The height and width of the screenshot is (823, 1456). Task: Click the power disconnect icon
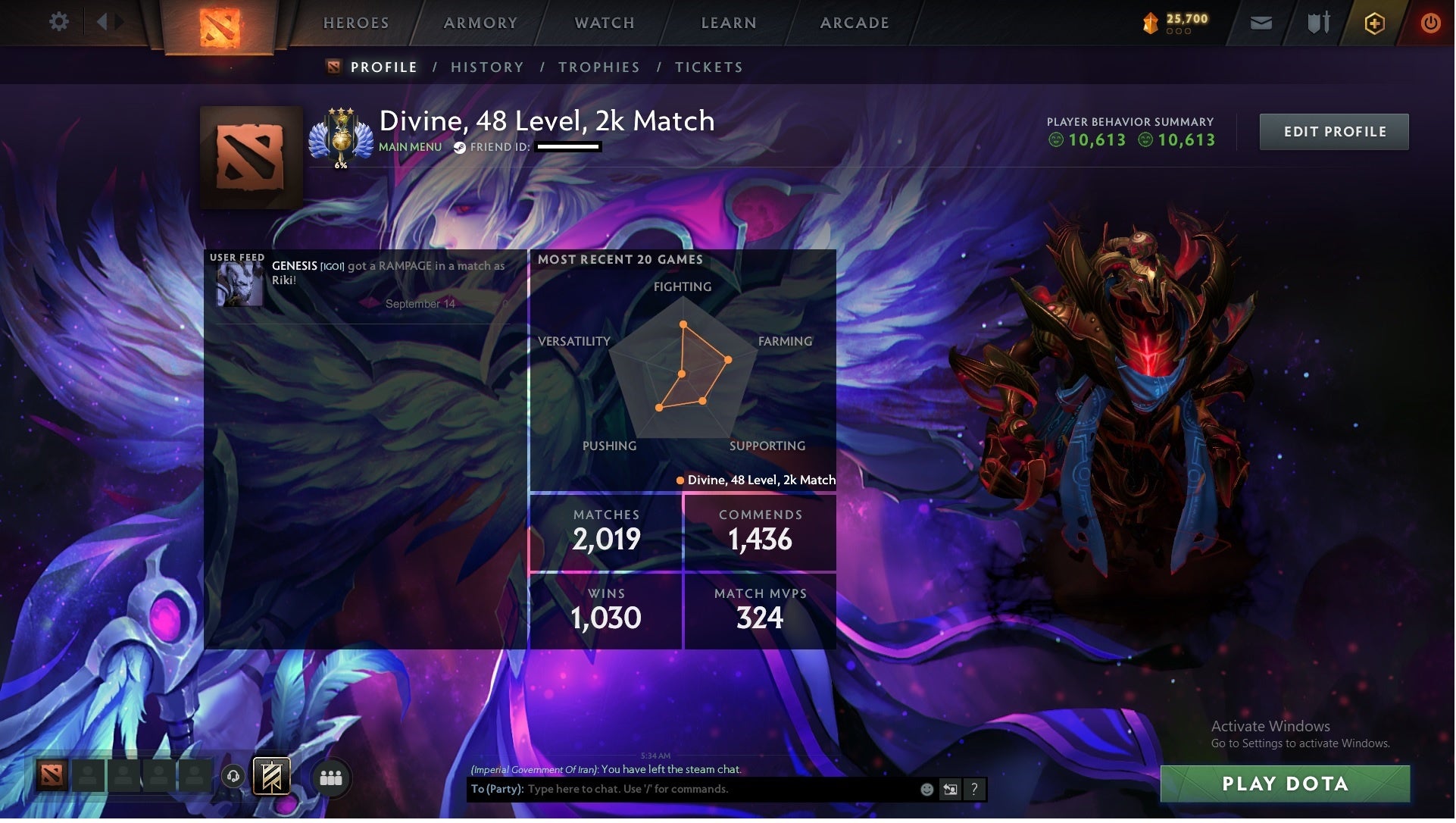tap(1430, 23)
